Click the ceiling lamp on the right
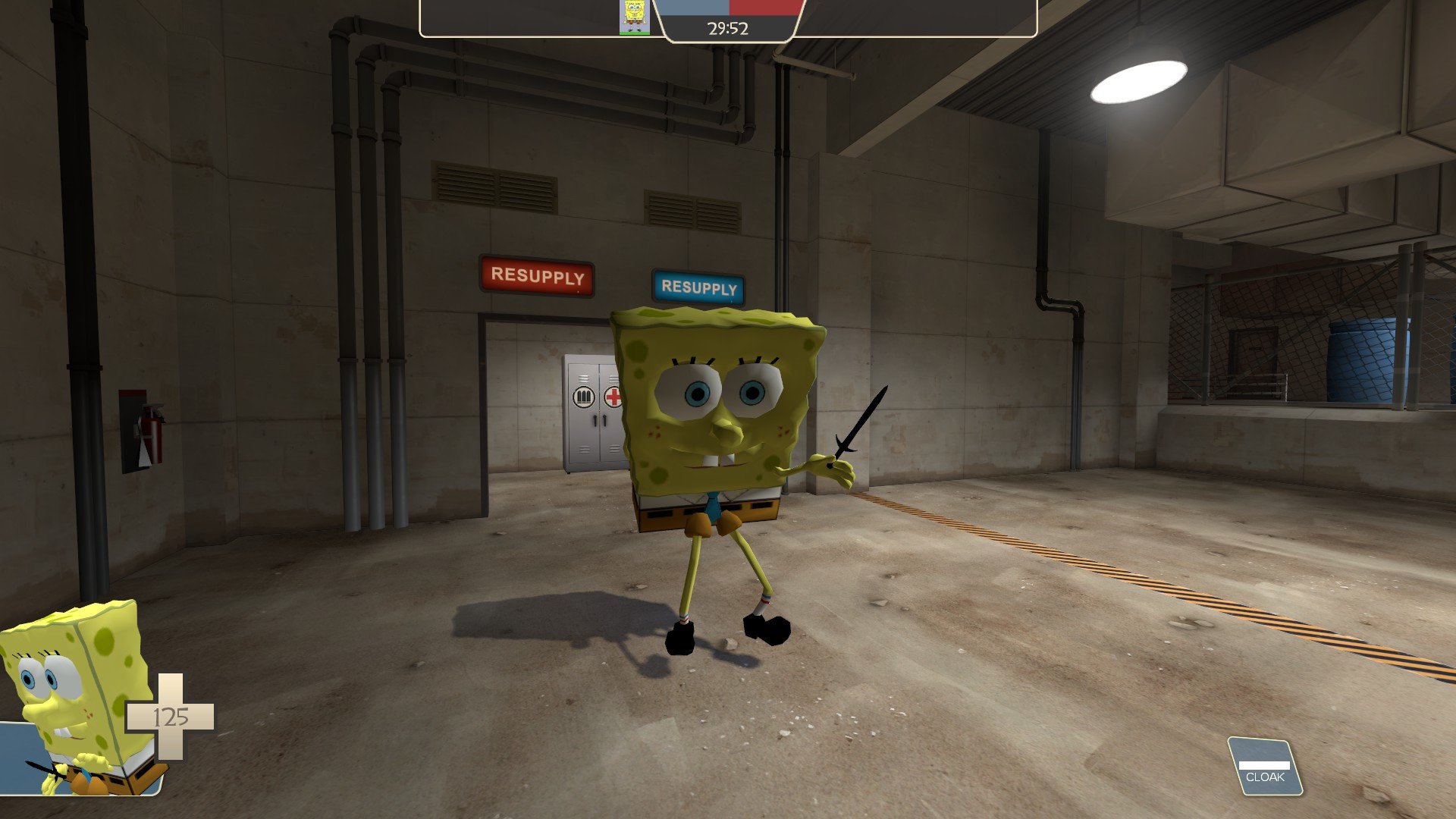Screen dimensions: 1456x819 1137,80
